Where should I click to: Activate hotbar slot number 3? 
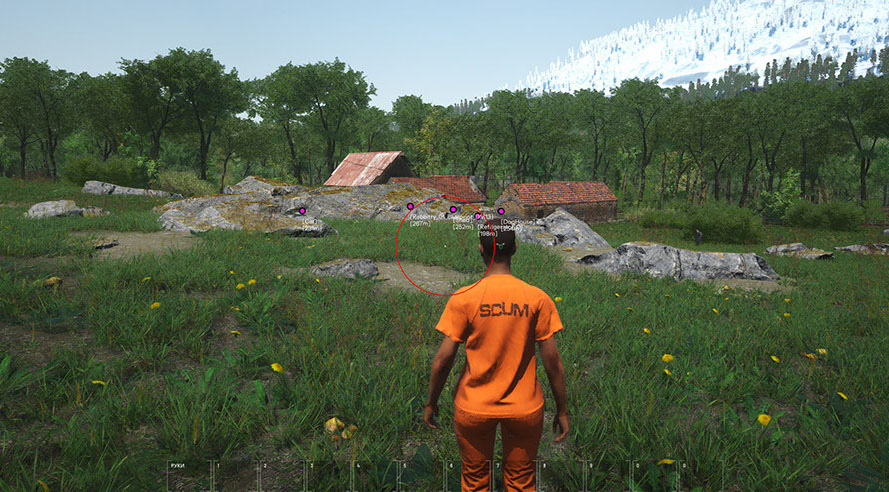pyautogui.click(x=329, y=476)
